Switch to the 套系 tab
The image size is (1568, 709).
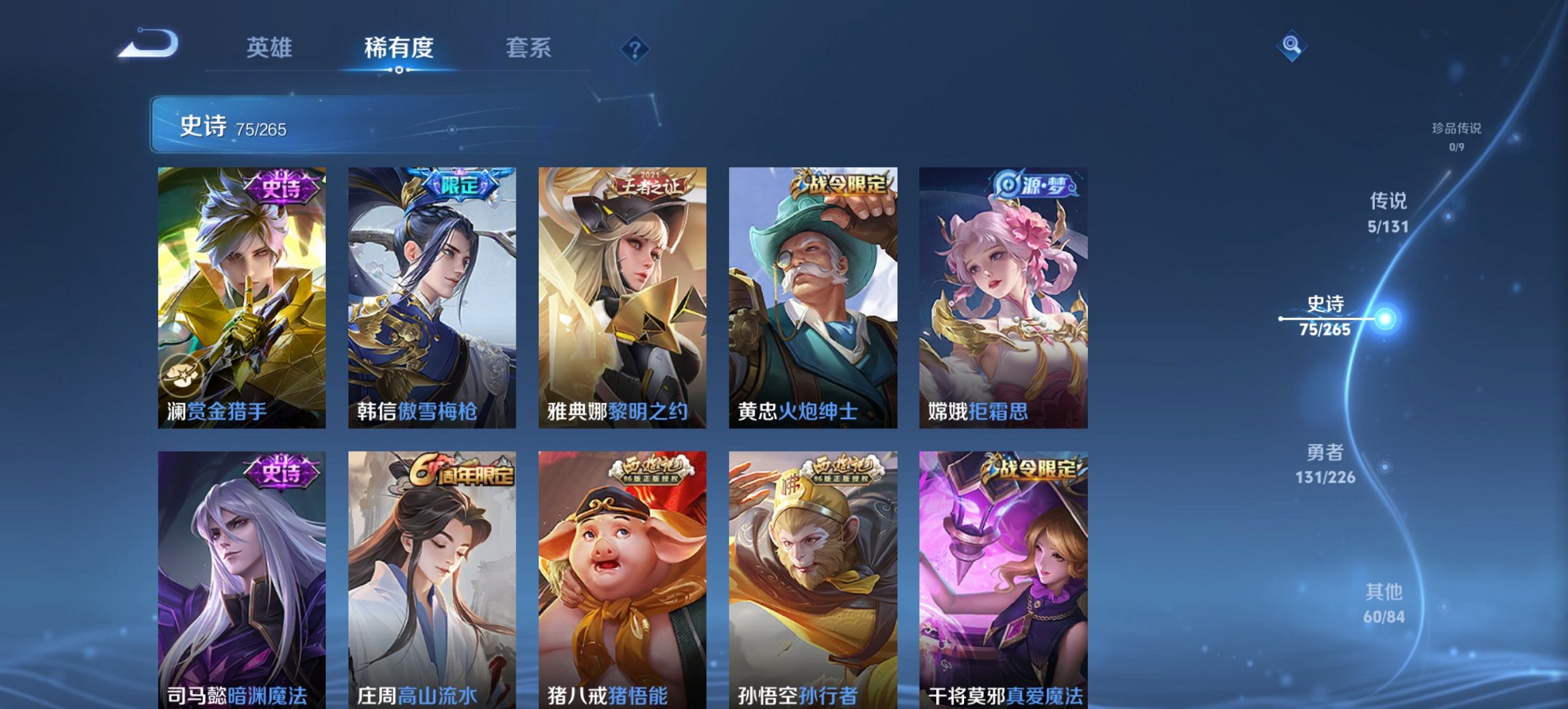point(528,48)
